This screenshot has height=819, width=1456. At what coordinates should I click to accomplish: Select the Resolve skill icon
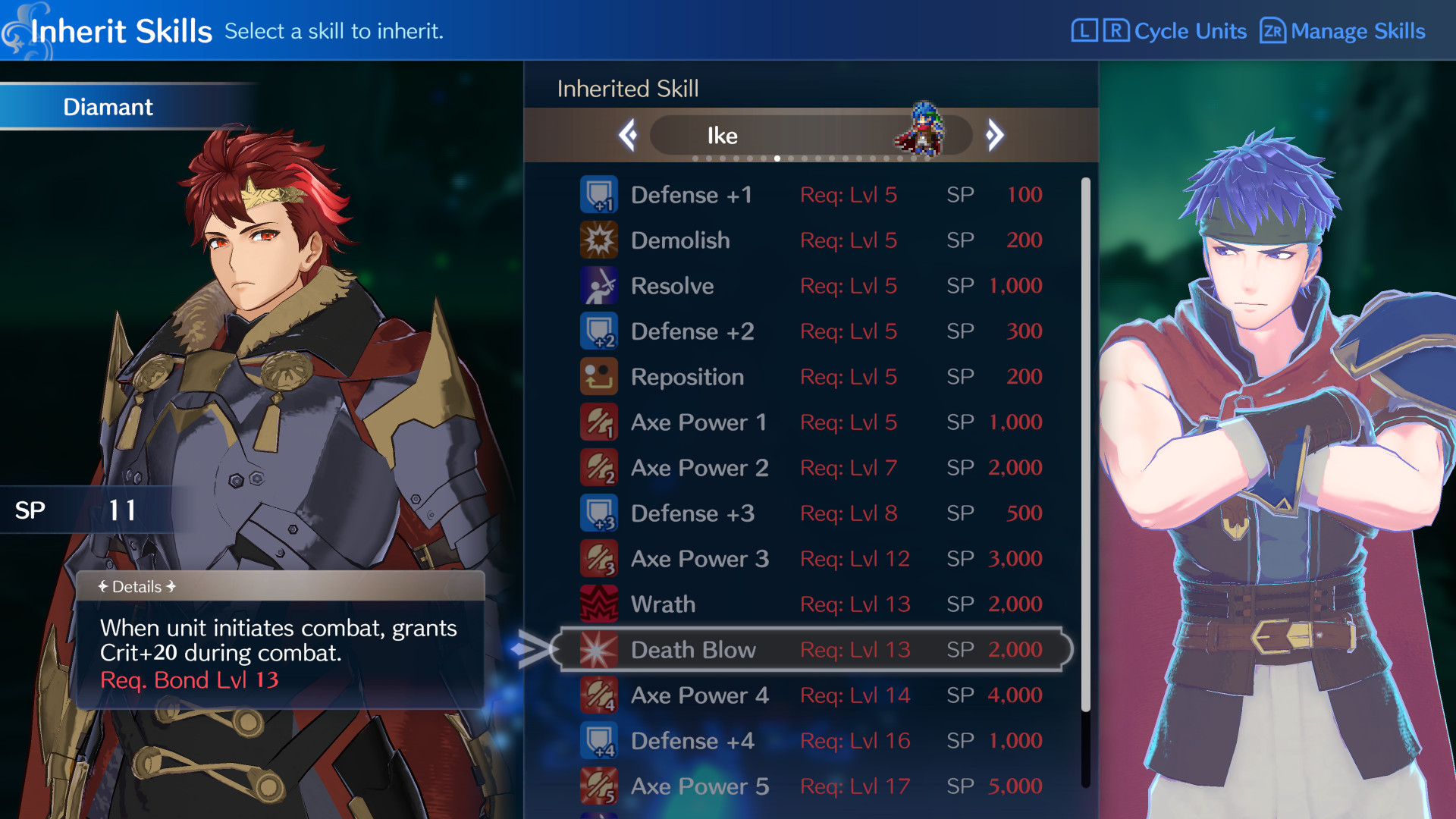click(x=599, y=285)
